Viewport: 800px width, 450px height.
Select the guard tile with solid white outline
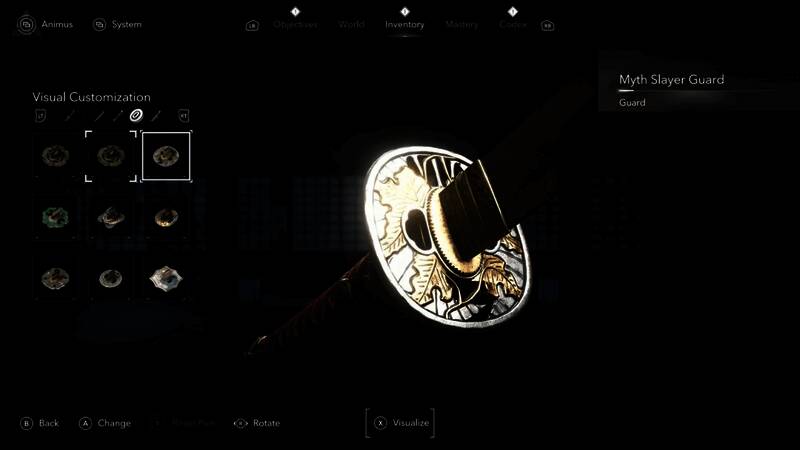pos(166,156)
